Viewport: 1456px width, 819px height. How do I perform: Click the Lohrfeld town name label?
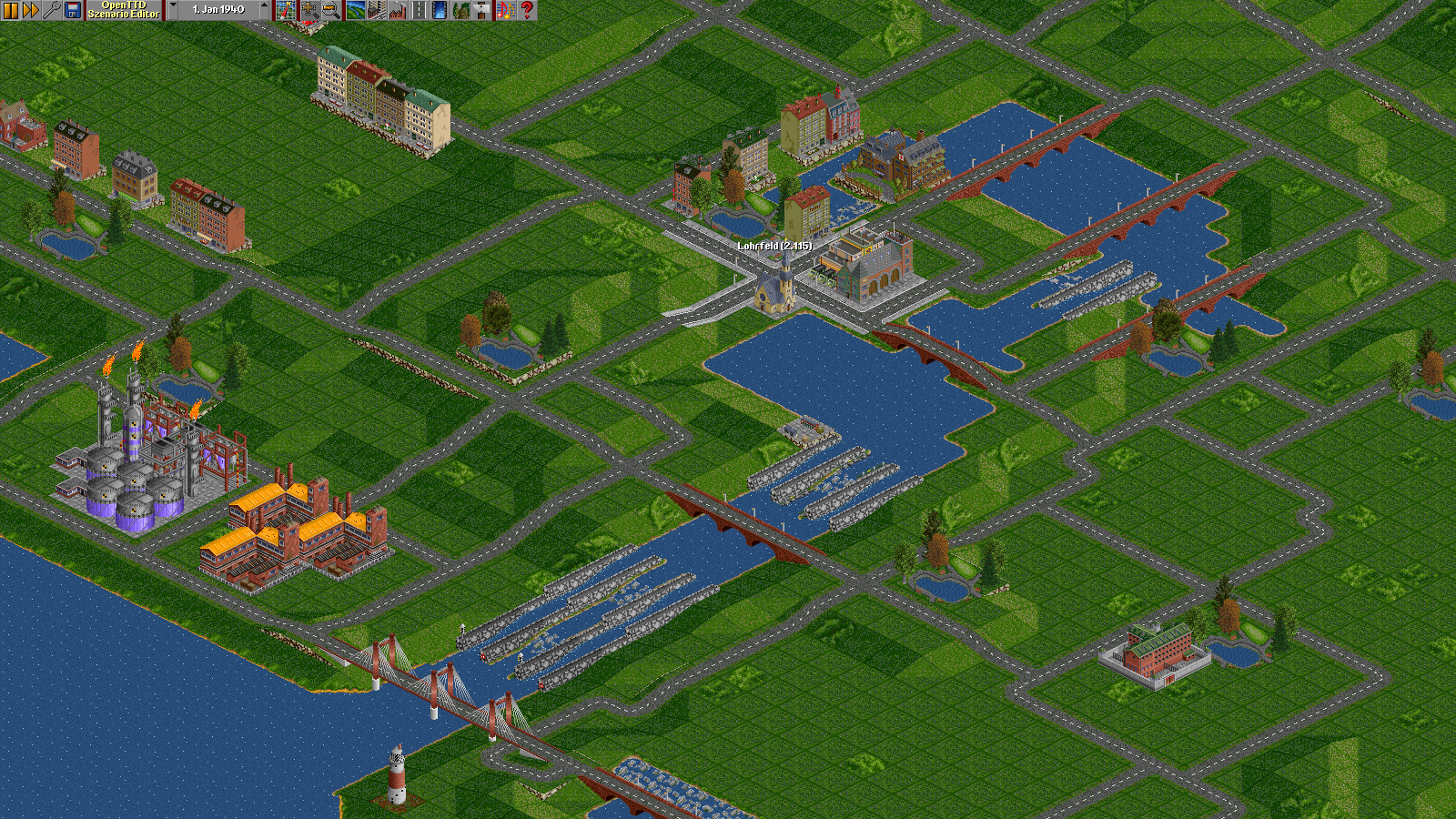(x=774, y=246)
